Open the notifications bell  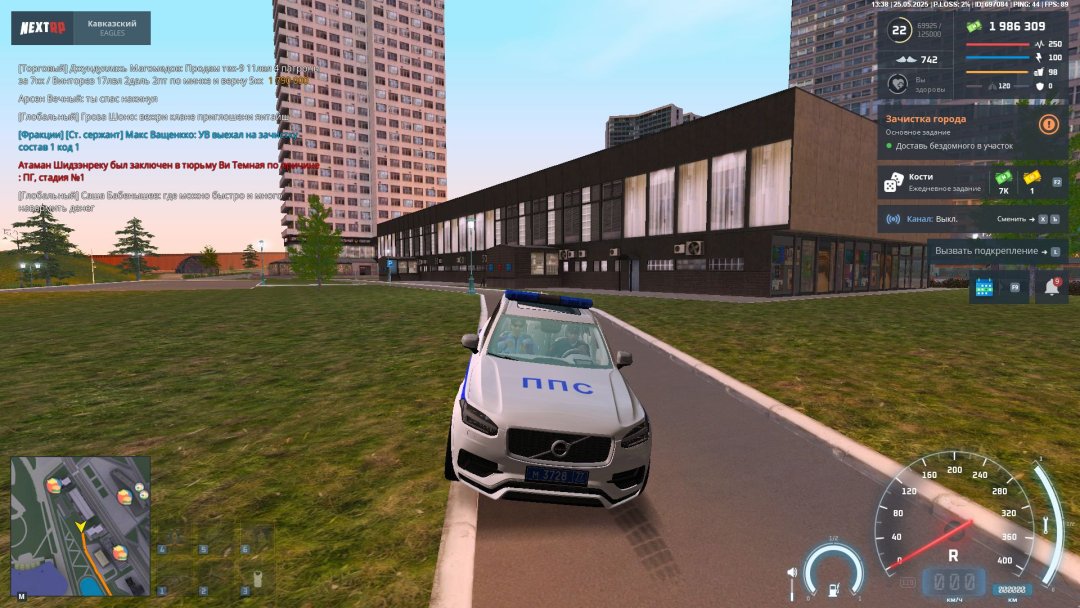(1052, 288)
